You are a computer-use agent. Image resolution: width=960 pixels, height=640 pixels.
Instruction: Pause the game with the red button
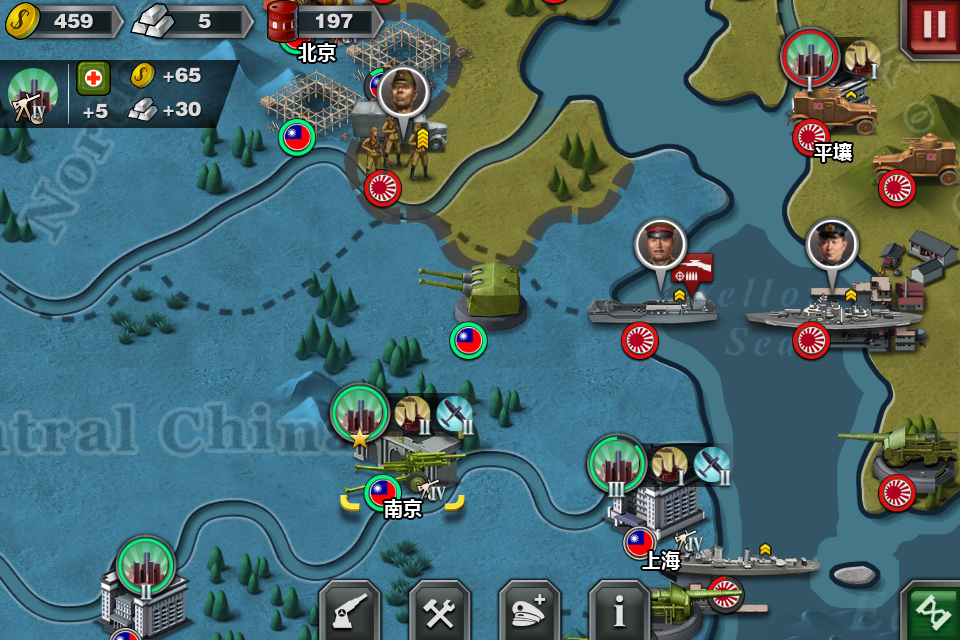tap(933, 26)
